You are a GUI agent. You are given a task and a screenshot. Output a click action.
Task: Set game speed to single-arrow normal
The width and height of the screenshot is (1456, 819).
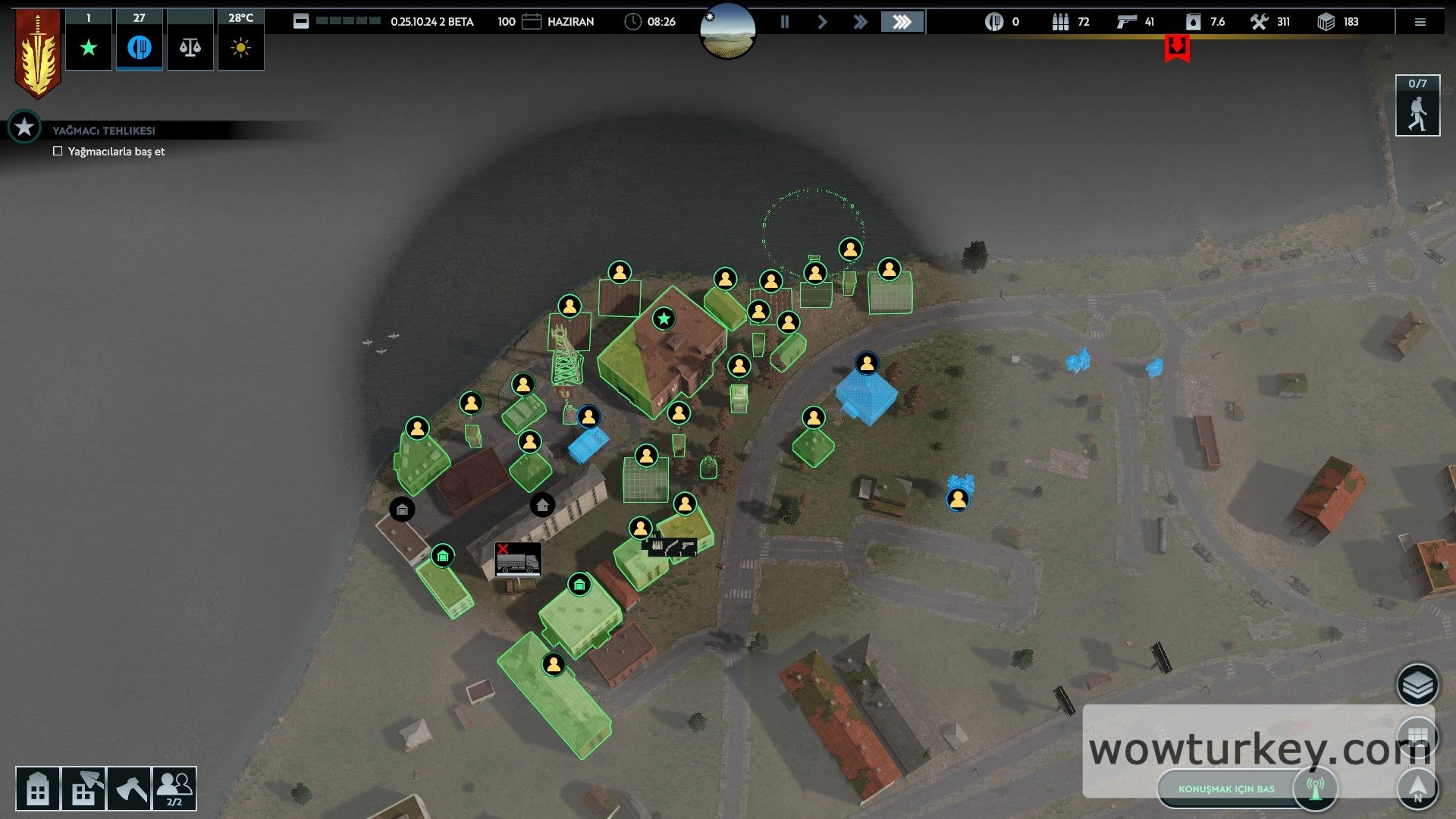tap(822, 22)
